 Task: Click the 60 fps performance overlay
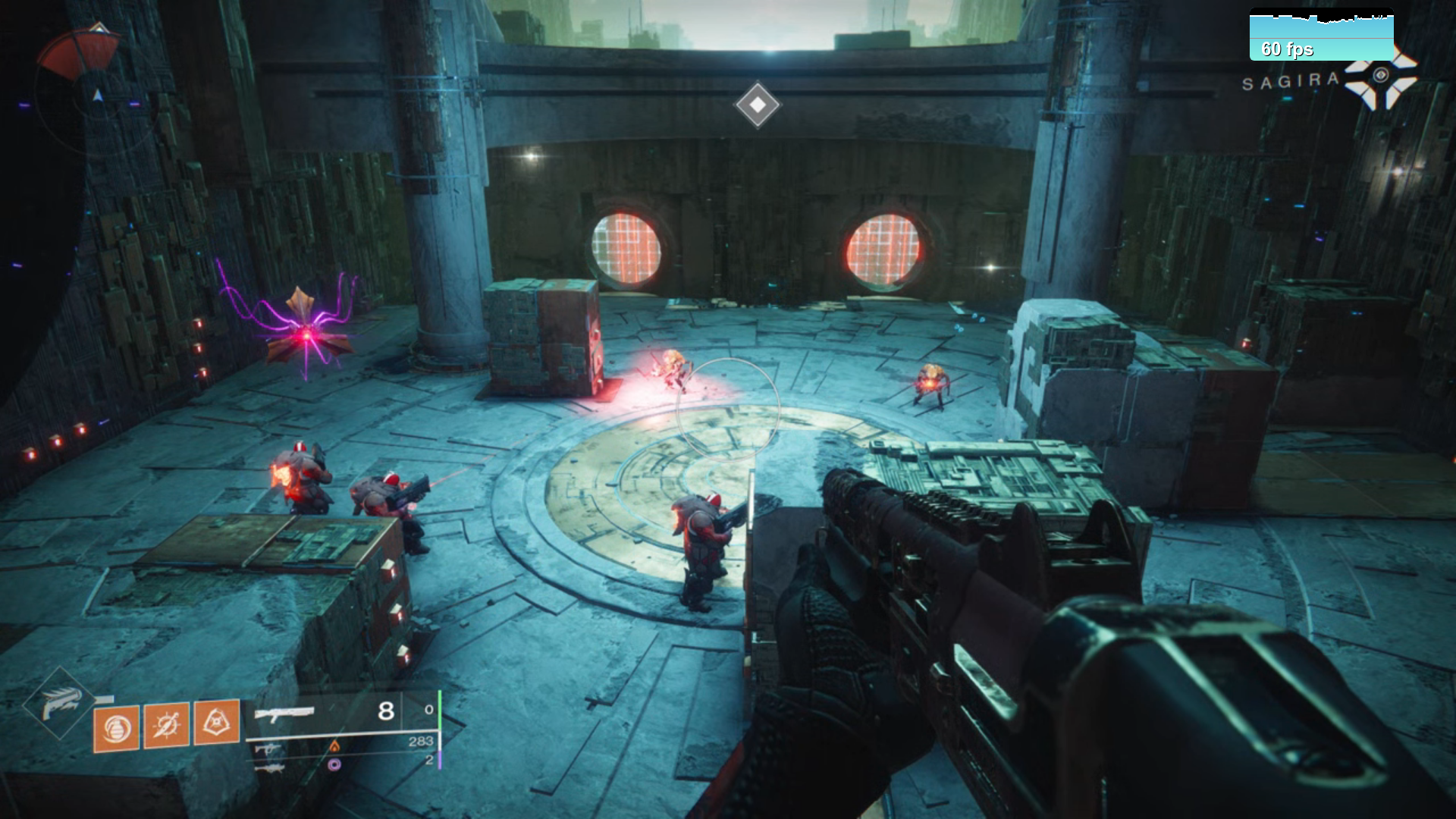[1321, 36]
